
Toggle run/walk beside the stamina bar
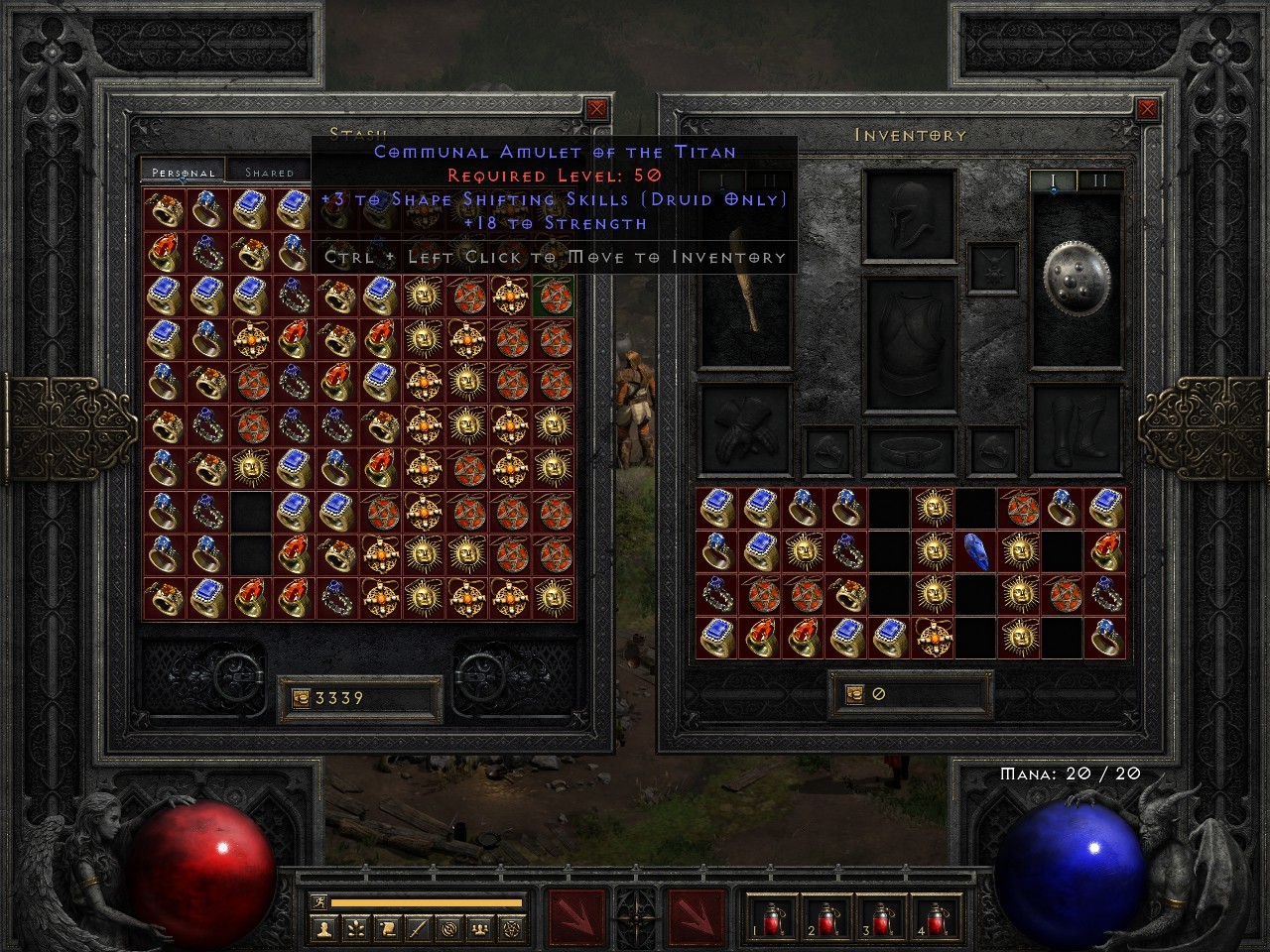pyautogui.click(x=320, y=901)
